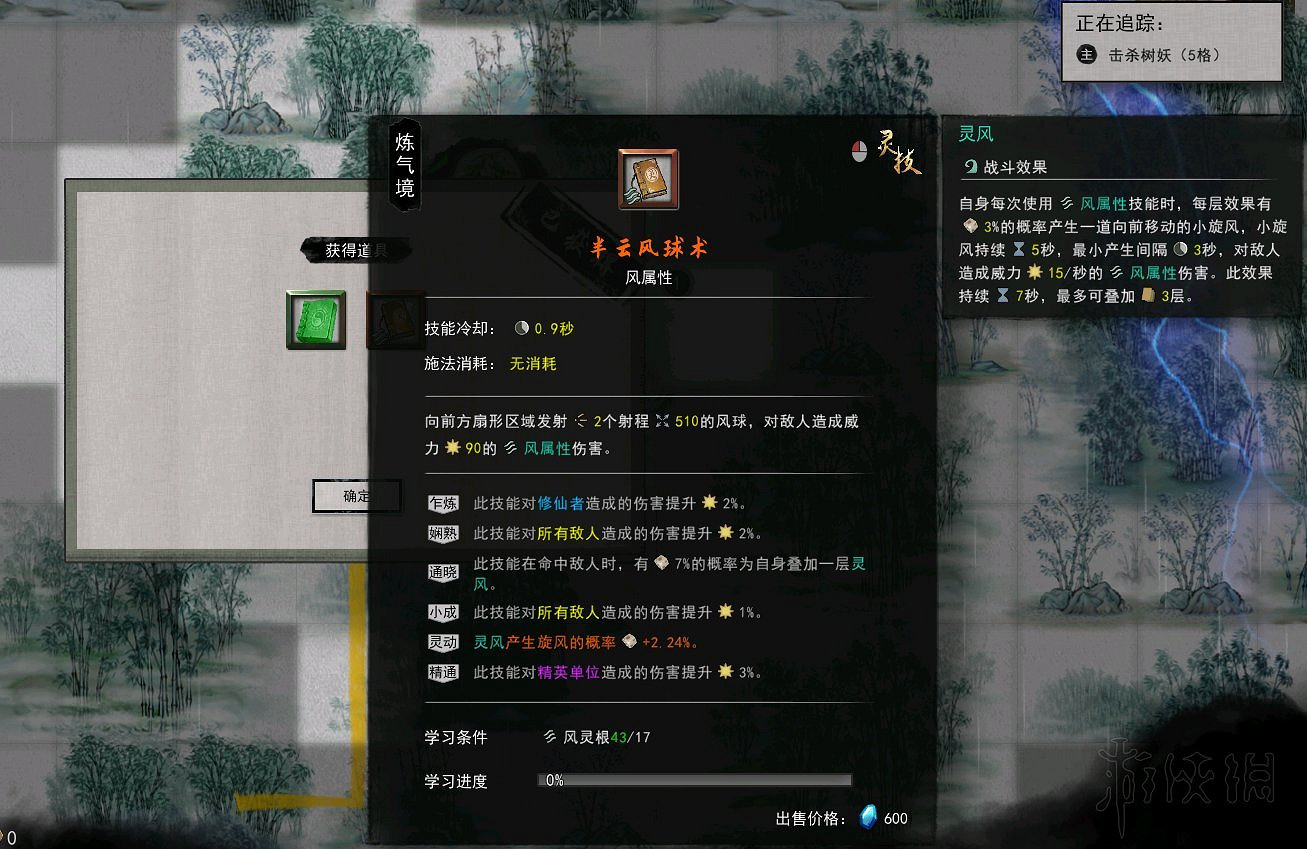Click the 灵动 badge icon
Viewport: 1307px width, 849px height.
pos(442,642)
